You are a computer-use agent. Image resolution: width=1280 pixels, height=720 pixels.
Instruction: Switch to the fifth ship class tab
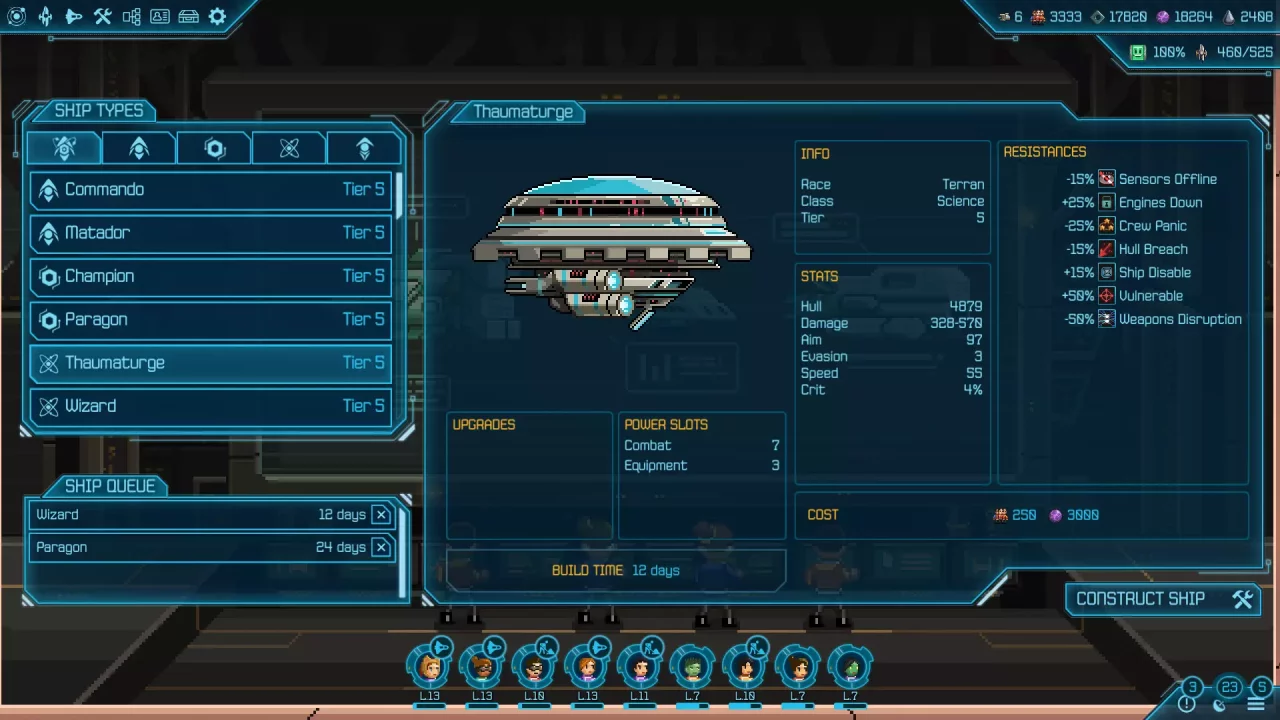(x=364, y=147)
